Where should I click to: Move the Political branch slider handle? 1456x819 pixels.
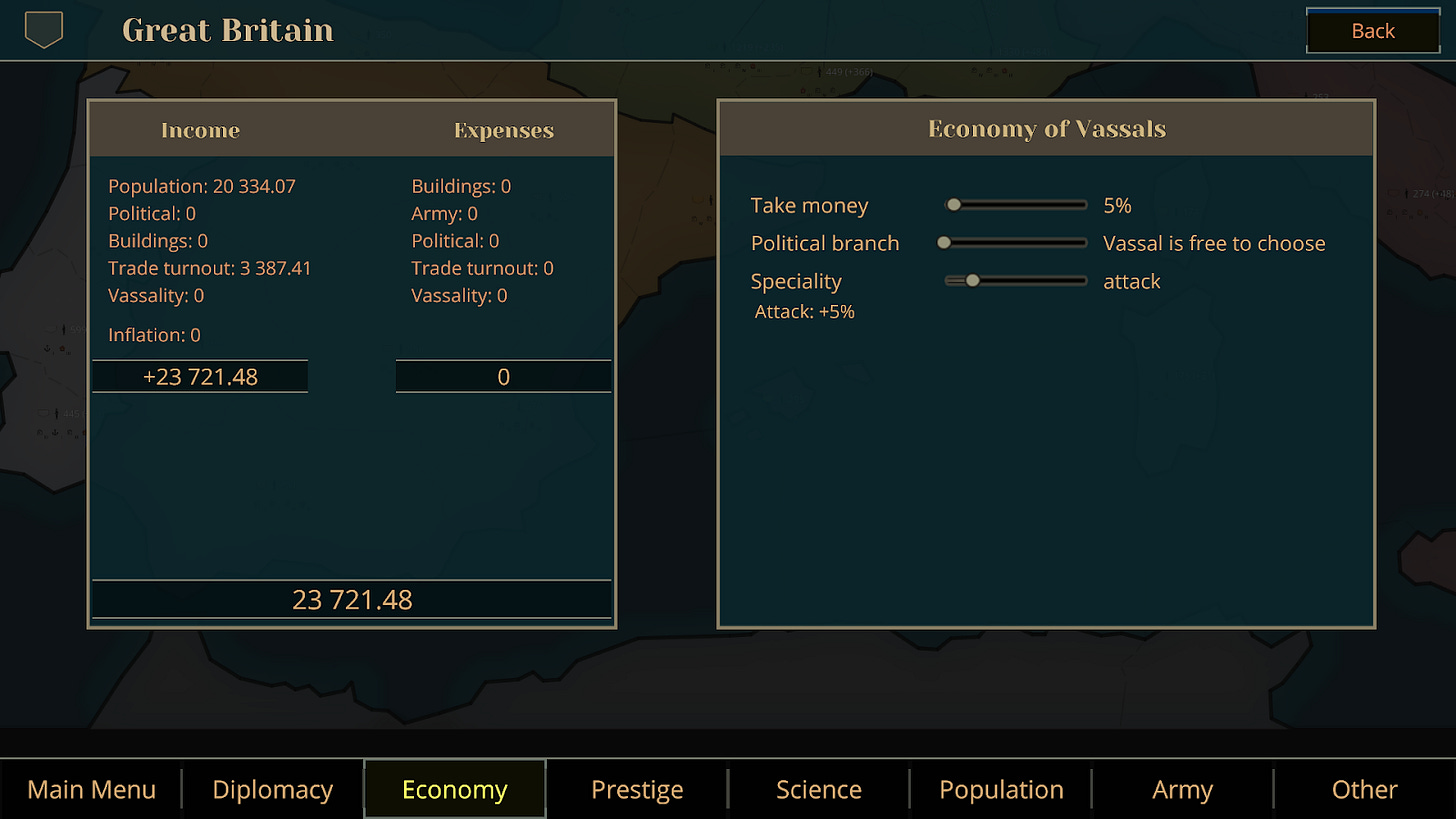point(942,242)
